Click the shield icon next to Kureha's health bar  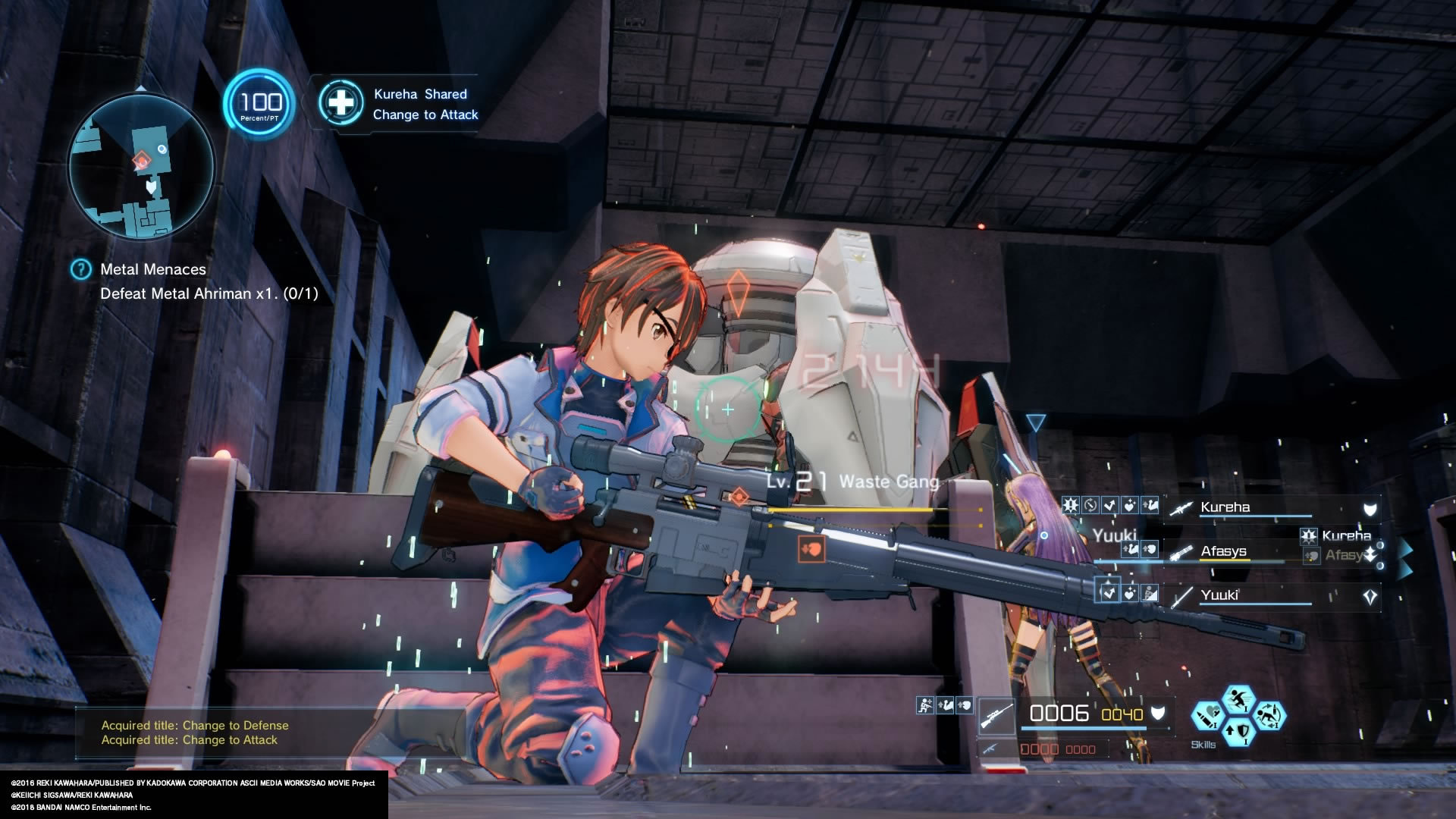point(1369,508)
